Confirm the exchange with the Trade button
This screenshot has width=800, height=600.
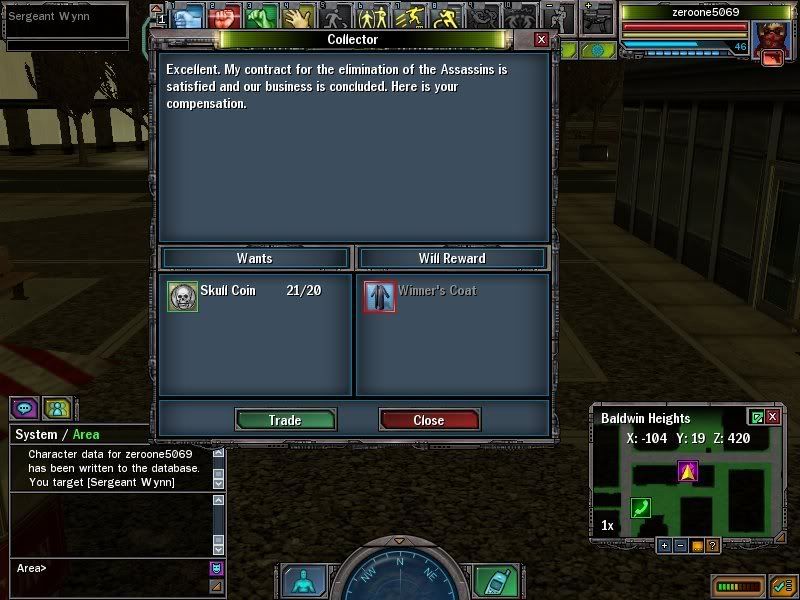[285, 420]
